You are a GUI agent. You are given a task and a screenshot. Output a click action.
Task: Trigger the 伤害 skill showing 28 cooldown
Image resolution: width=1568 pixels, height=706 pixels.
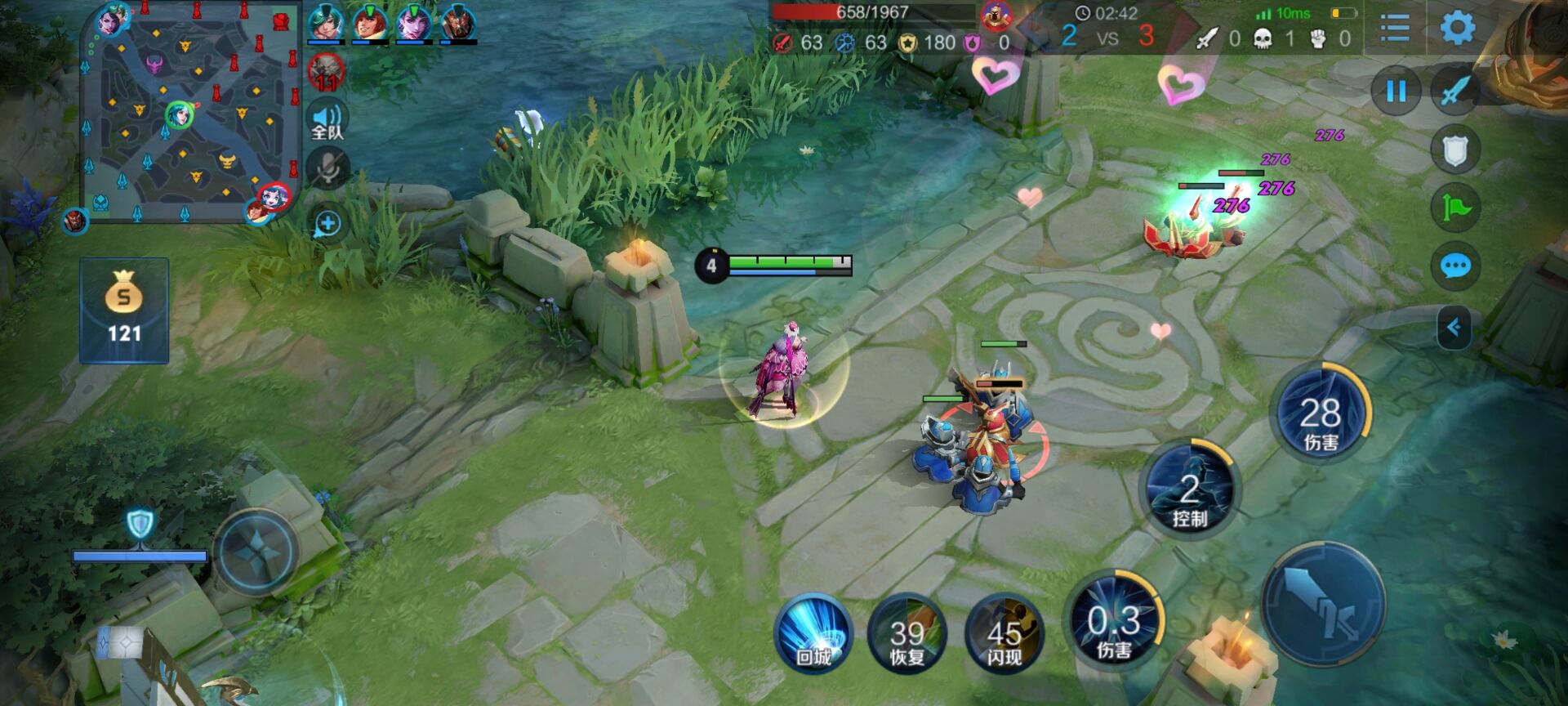(1321, 413)
